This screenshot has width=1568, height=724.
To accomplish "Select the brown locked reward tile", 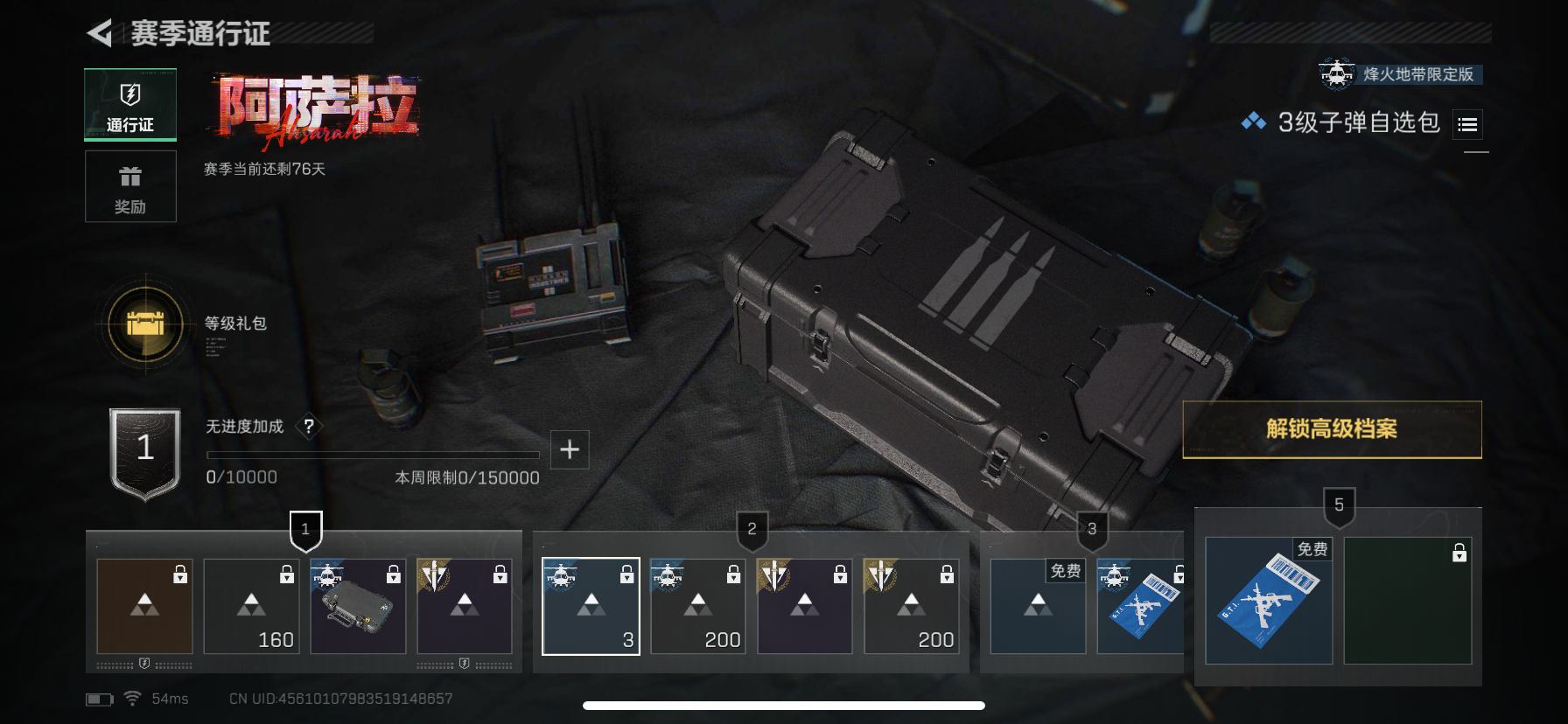I will (144, 607).
